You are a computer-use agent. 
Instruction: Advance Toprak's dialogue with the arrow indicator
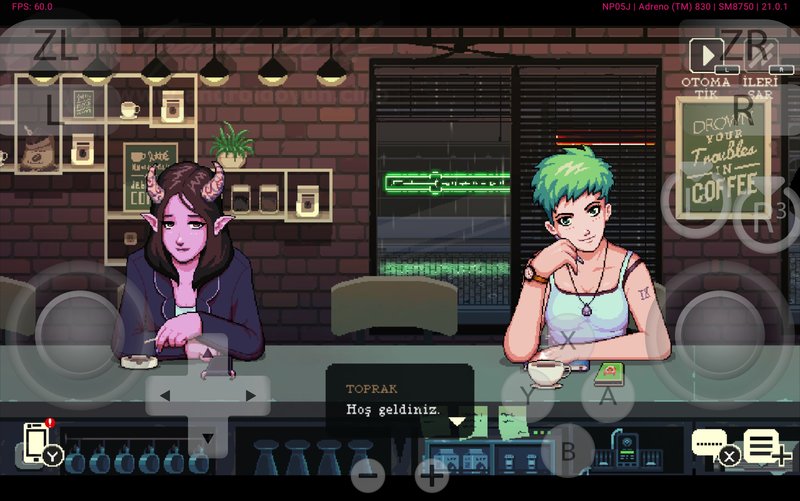[x=457, y=421]
